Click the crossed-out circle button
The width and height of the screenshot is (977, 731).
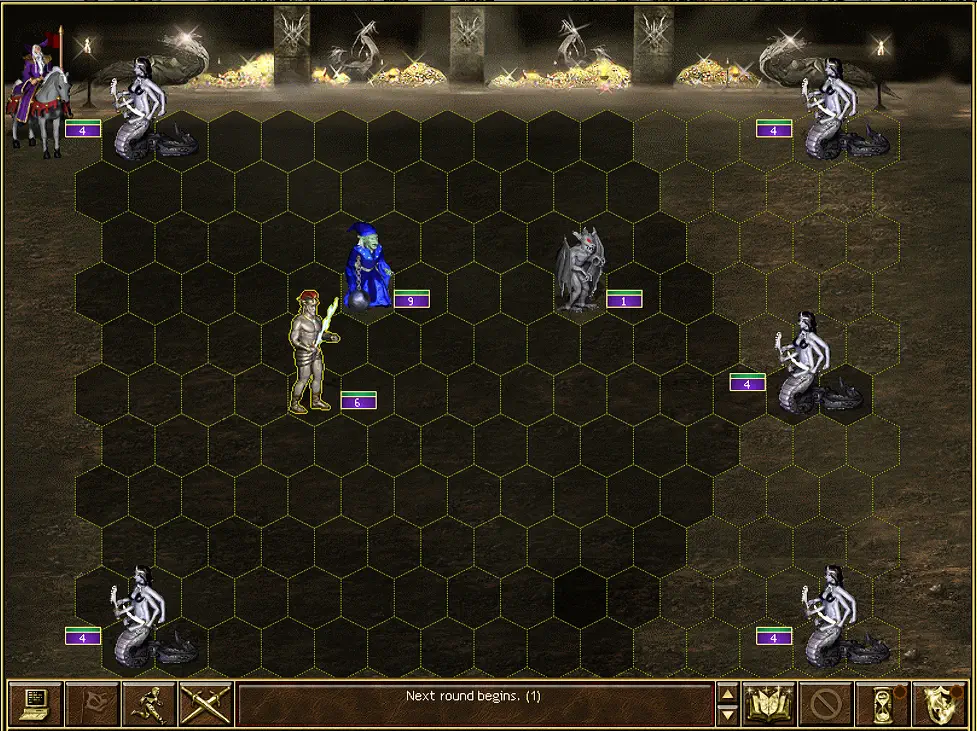coord(826,703)
